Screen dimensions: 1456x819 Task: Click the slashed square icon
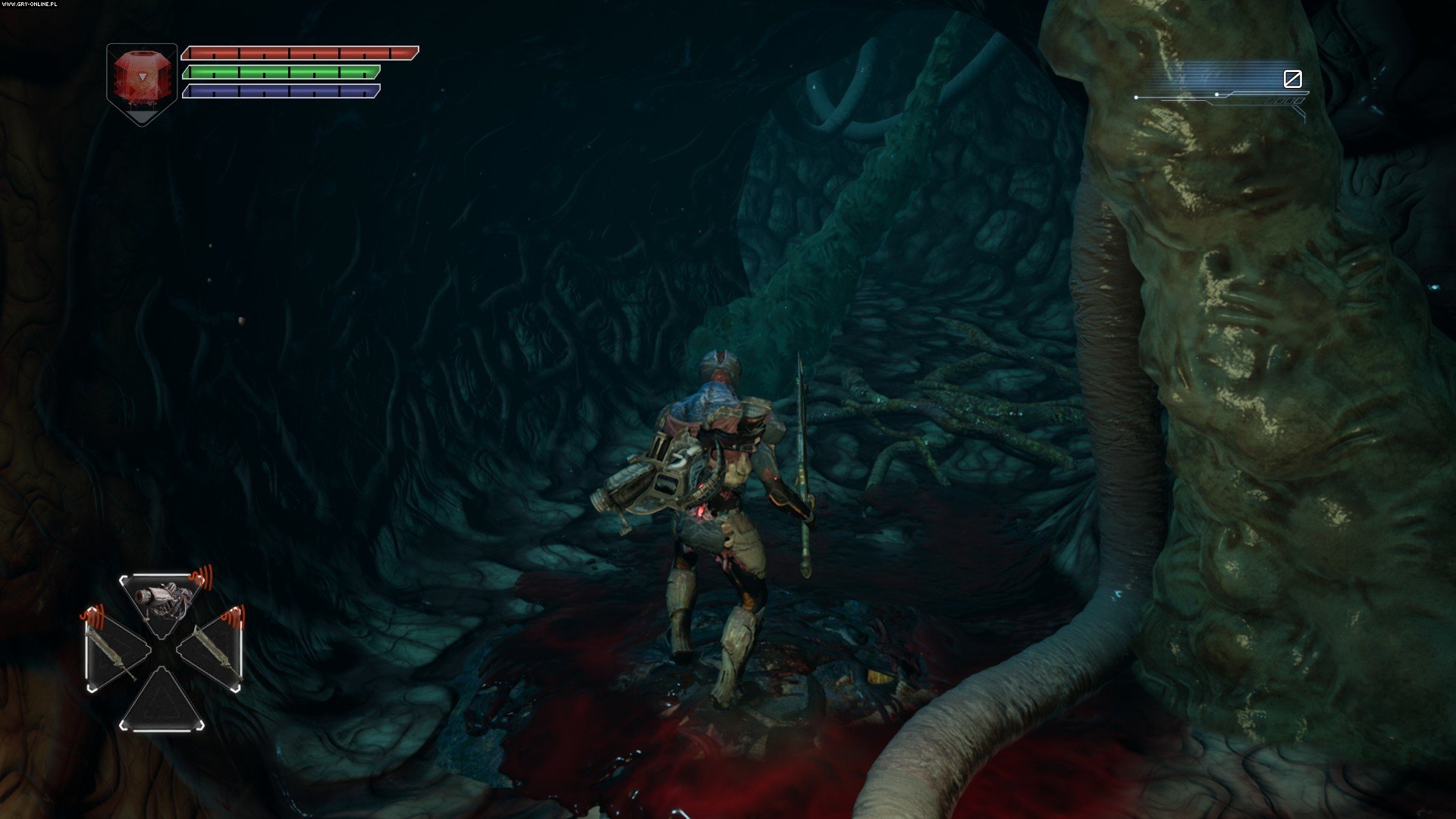coord(1292,79)
